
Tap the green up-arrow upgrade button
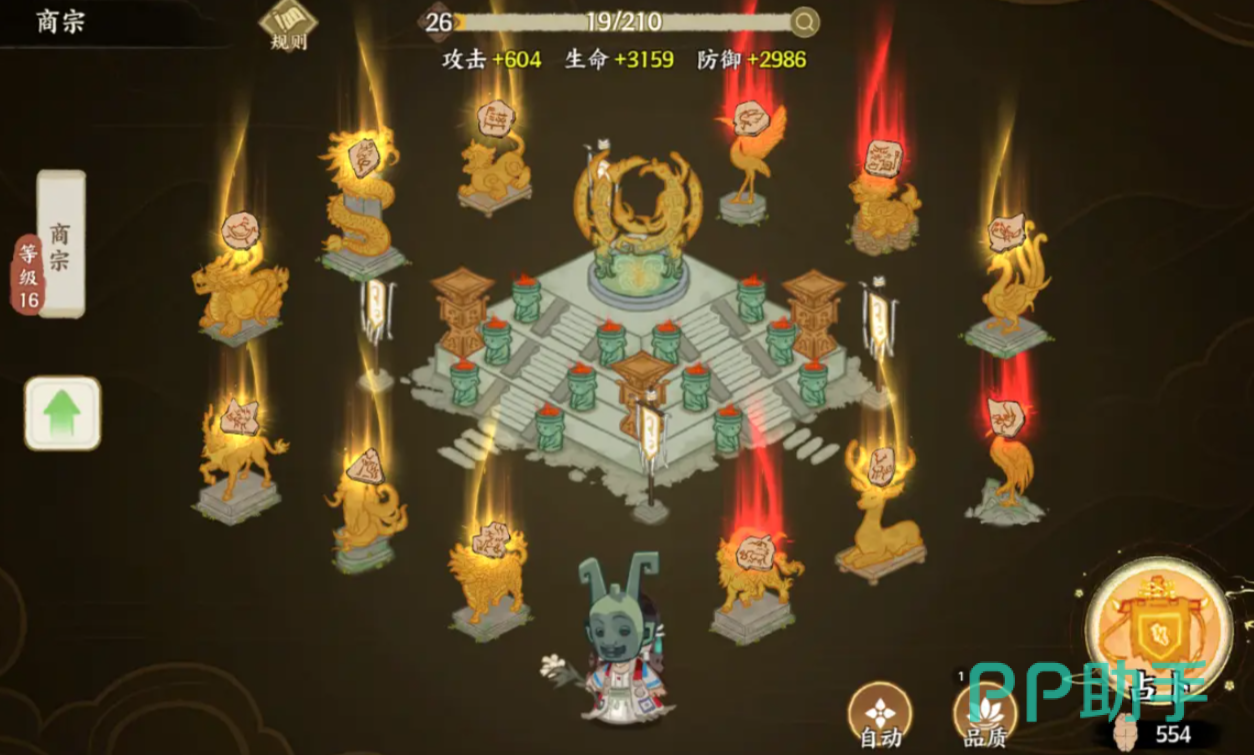[x=62, y=412]
